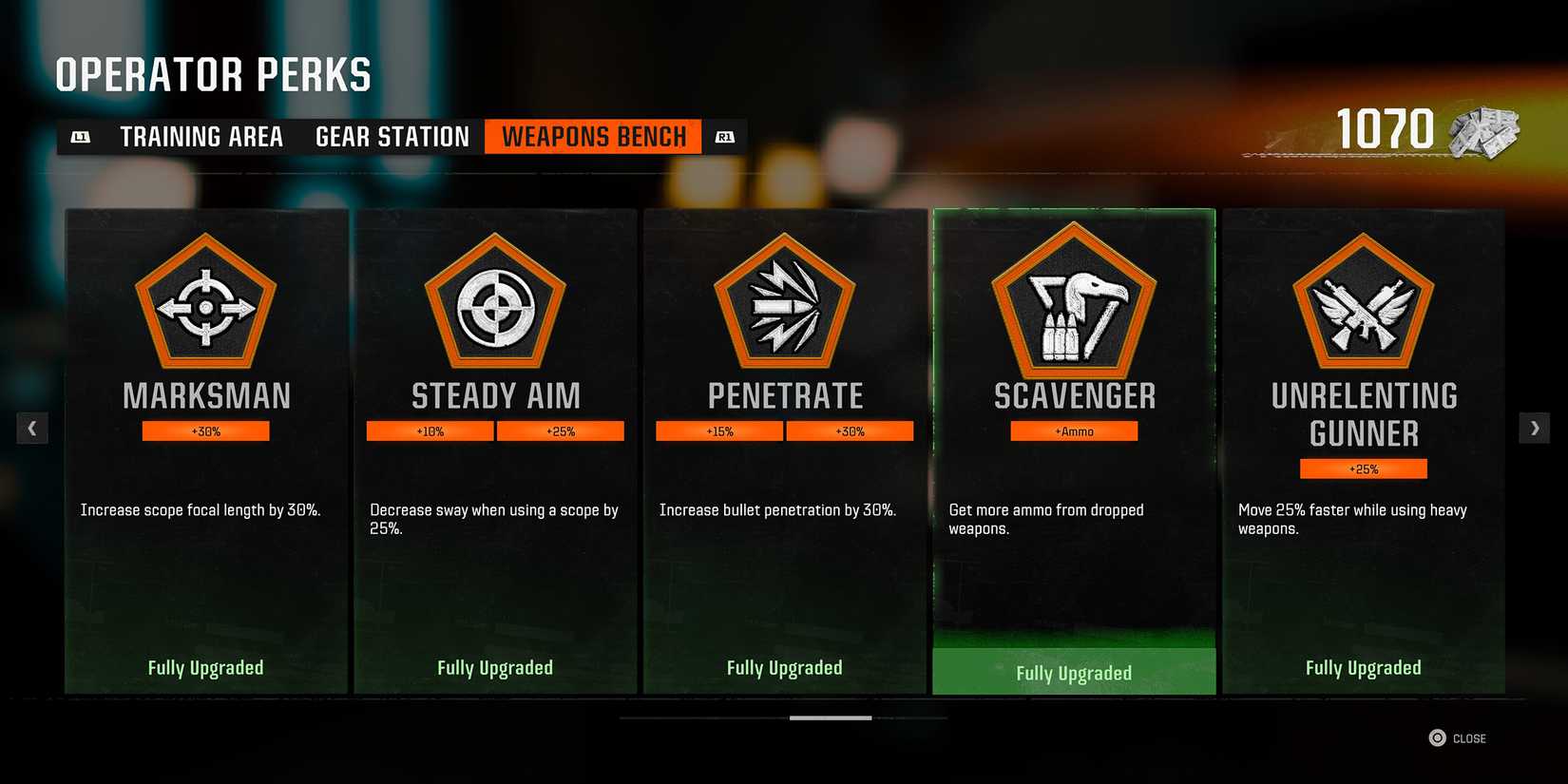Click the Scavenger eagle emblem
1568x784 pixels.
[1074, 306]
